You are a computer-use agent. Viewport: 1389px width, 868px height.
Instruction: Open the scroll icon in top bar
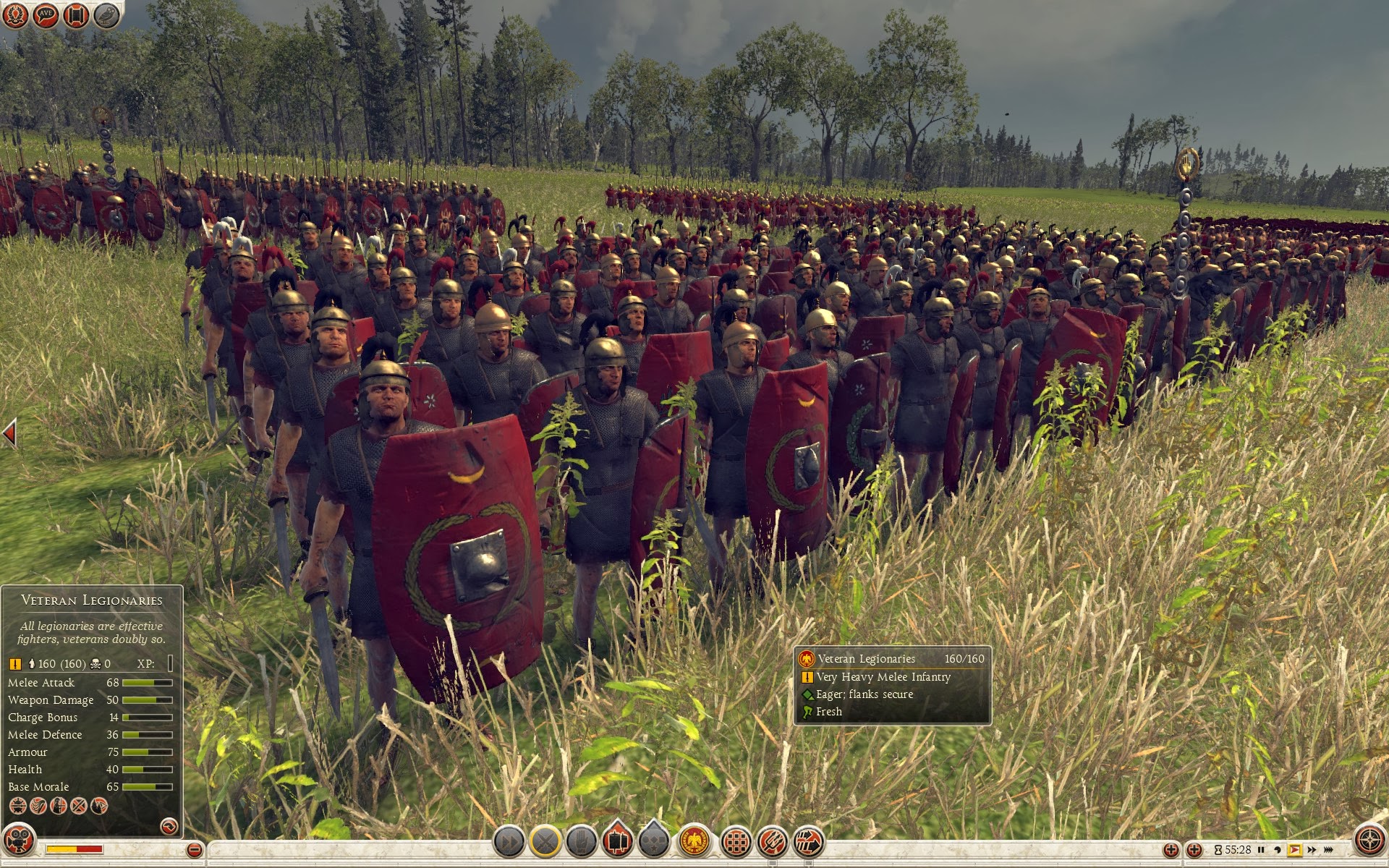point(77,14)
